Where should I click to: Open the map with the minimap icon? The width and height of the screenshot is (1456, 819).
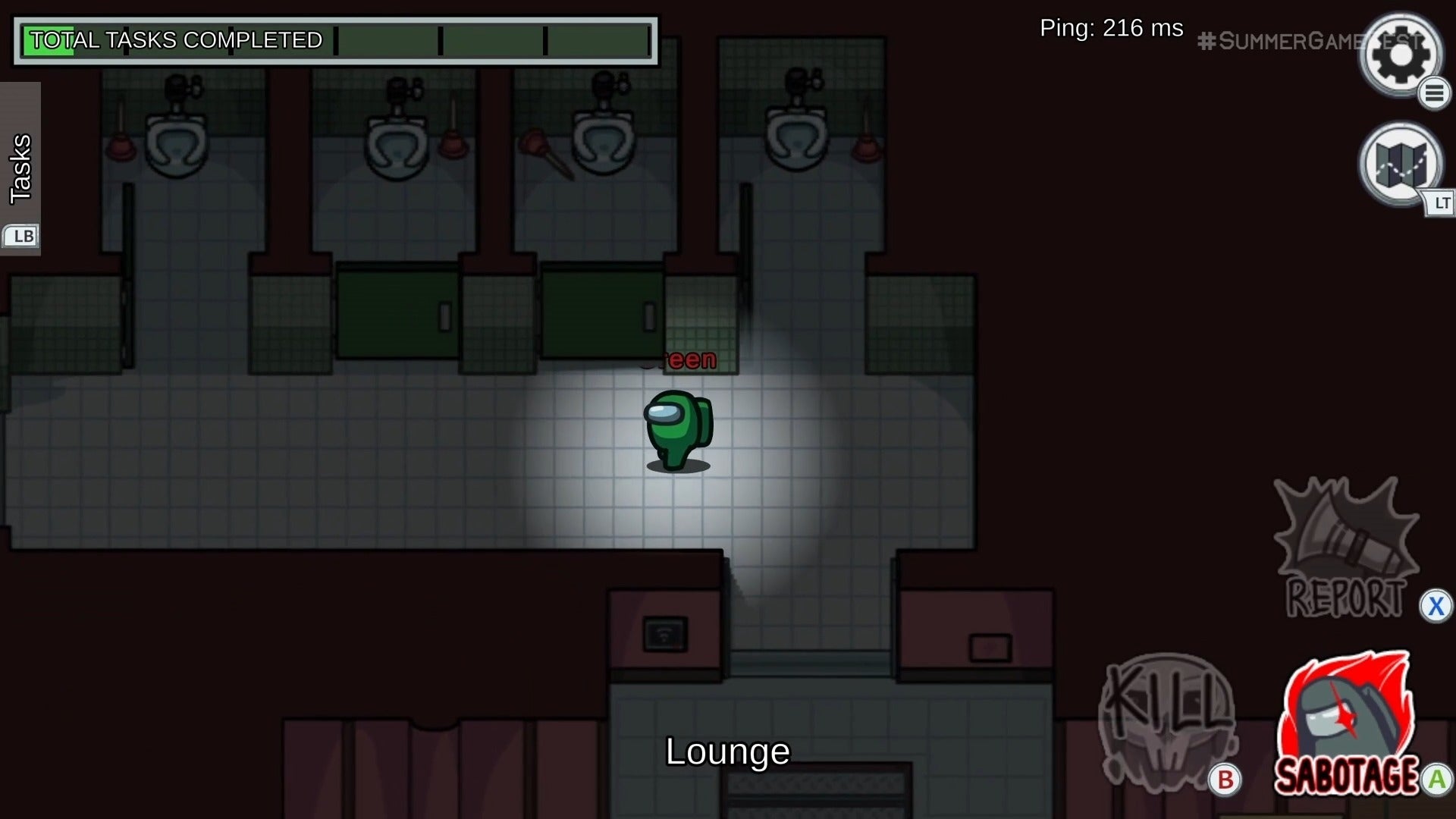(x=1399, y=165)
